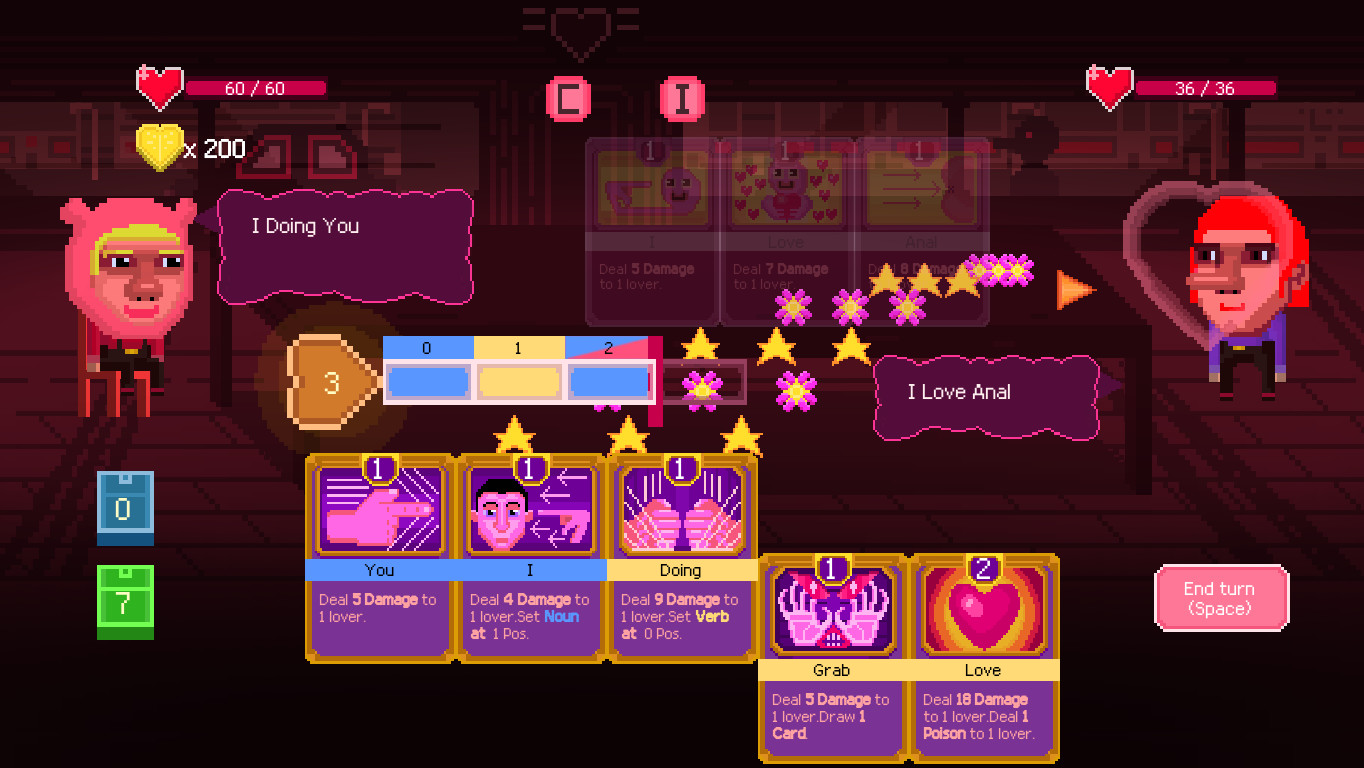Choose the Love card with glowing heart
This screenshot has height=768, width=1364.
(985, 655)
